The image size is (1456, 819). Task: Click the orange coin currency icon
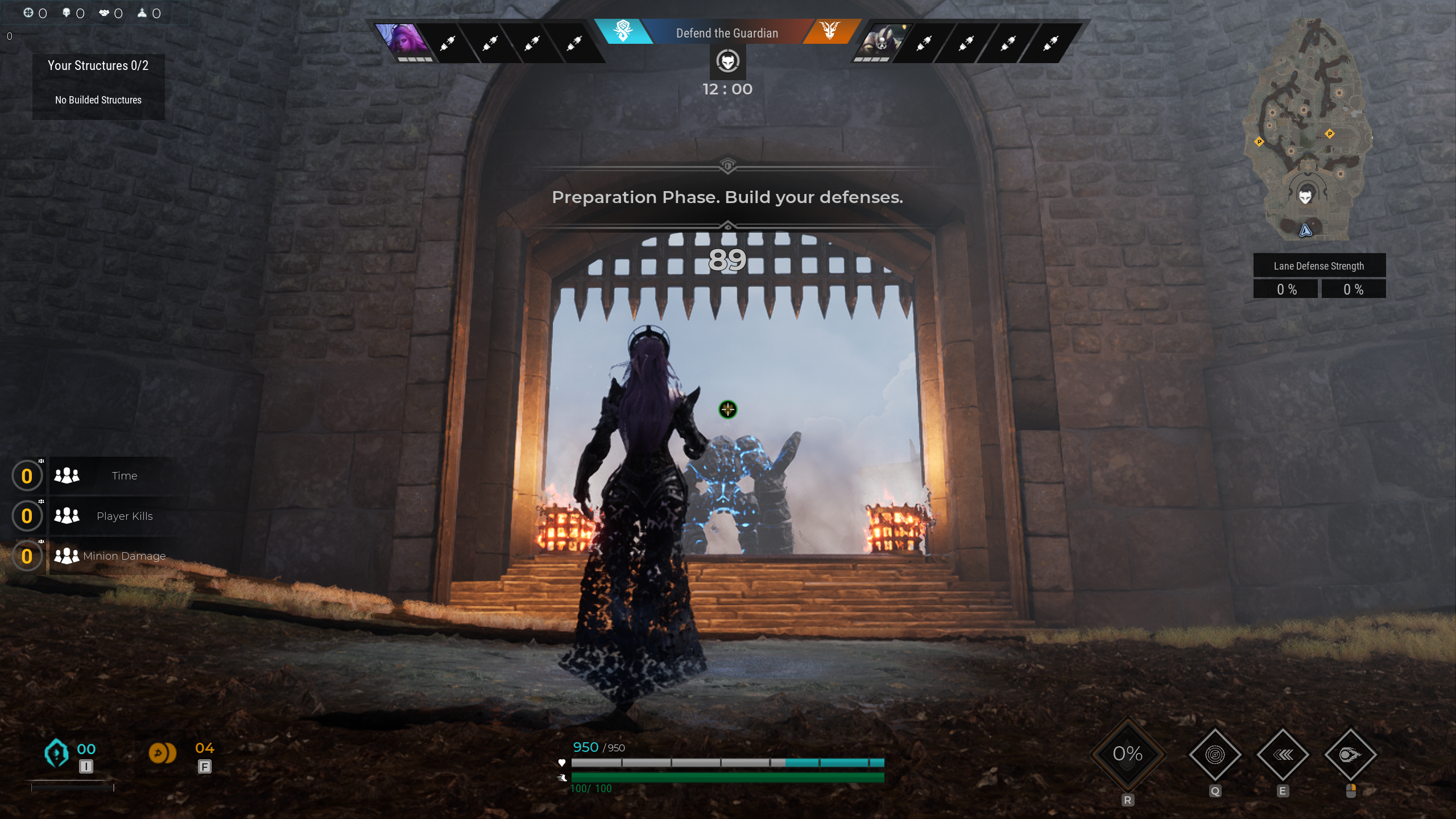pyautogui.click(x=162, y=753)
